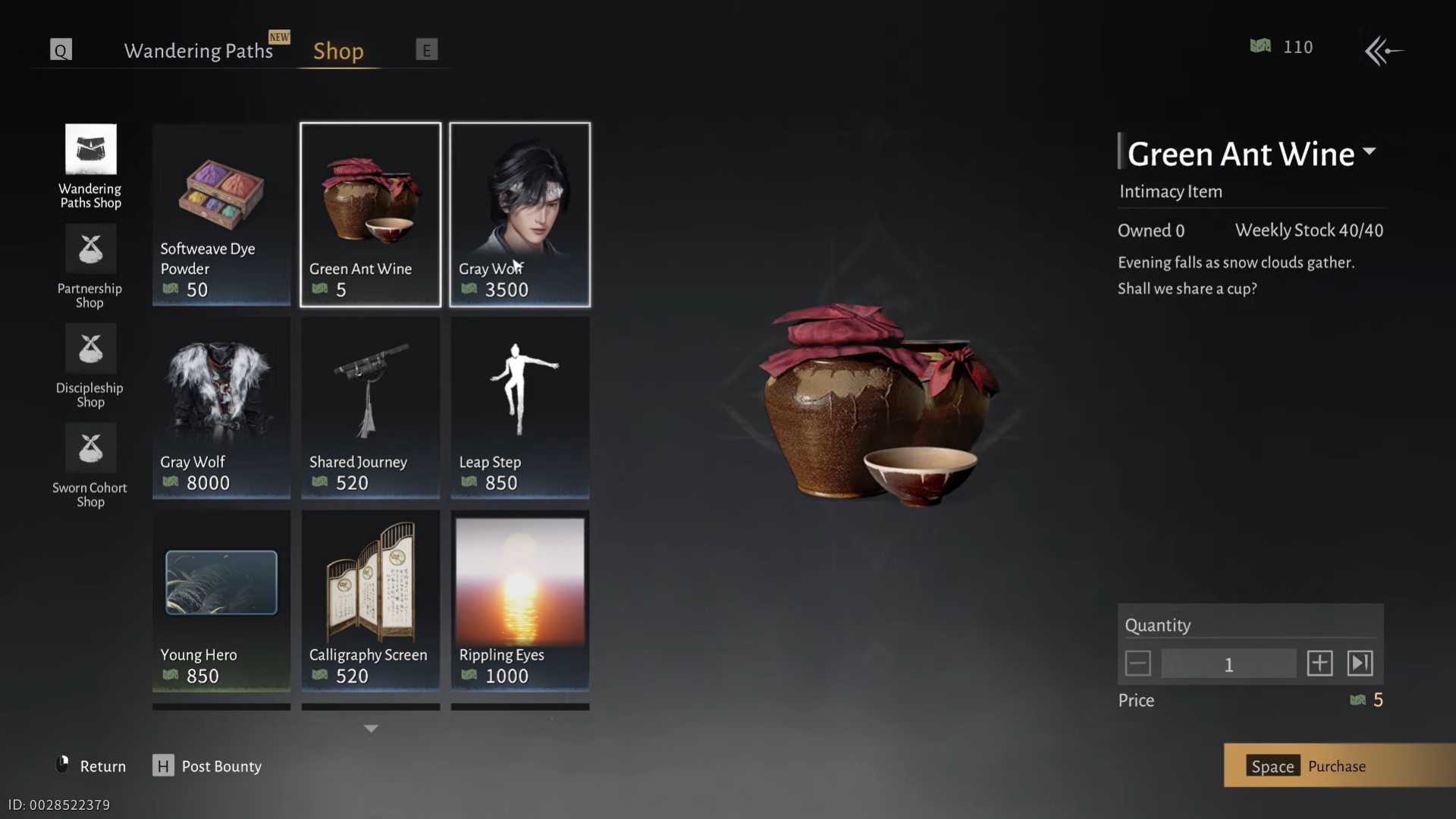
Task: Open the Wandering Paths Shop category
Action: point(90,166)
